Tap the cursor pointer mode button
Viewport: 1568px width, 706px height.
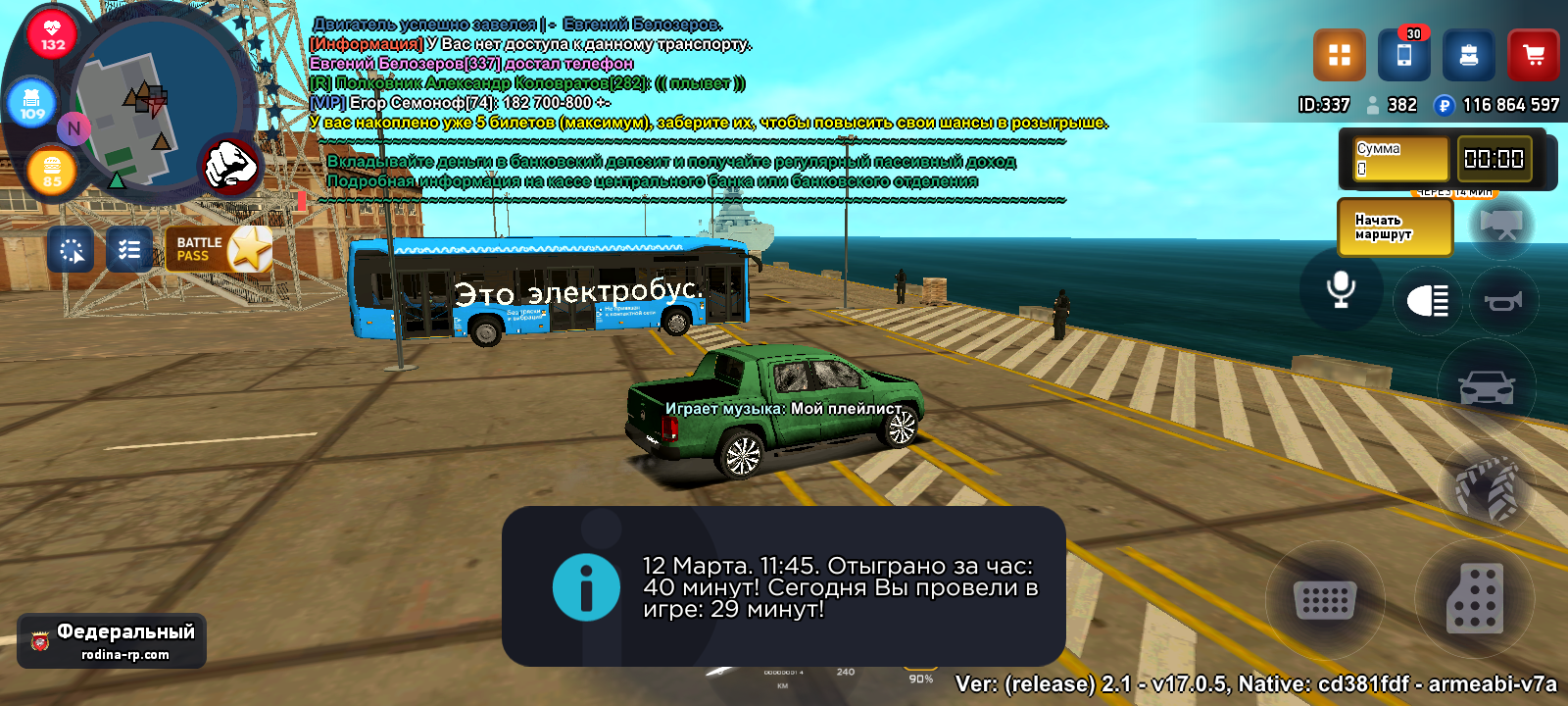pyautogui.click(x=71, y=250)
